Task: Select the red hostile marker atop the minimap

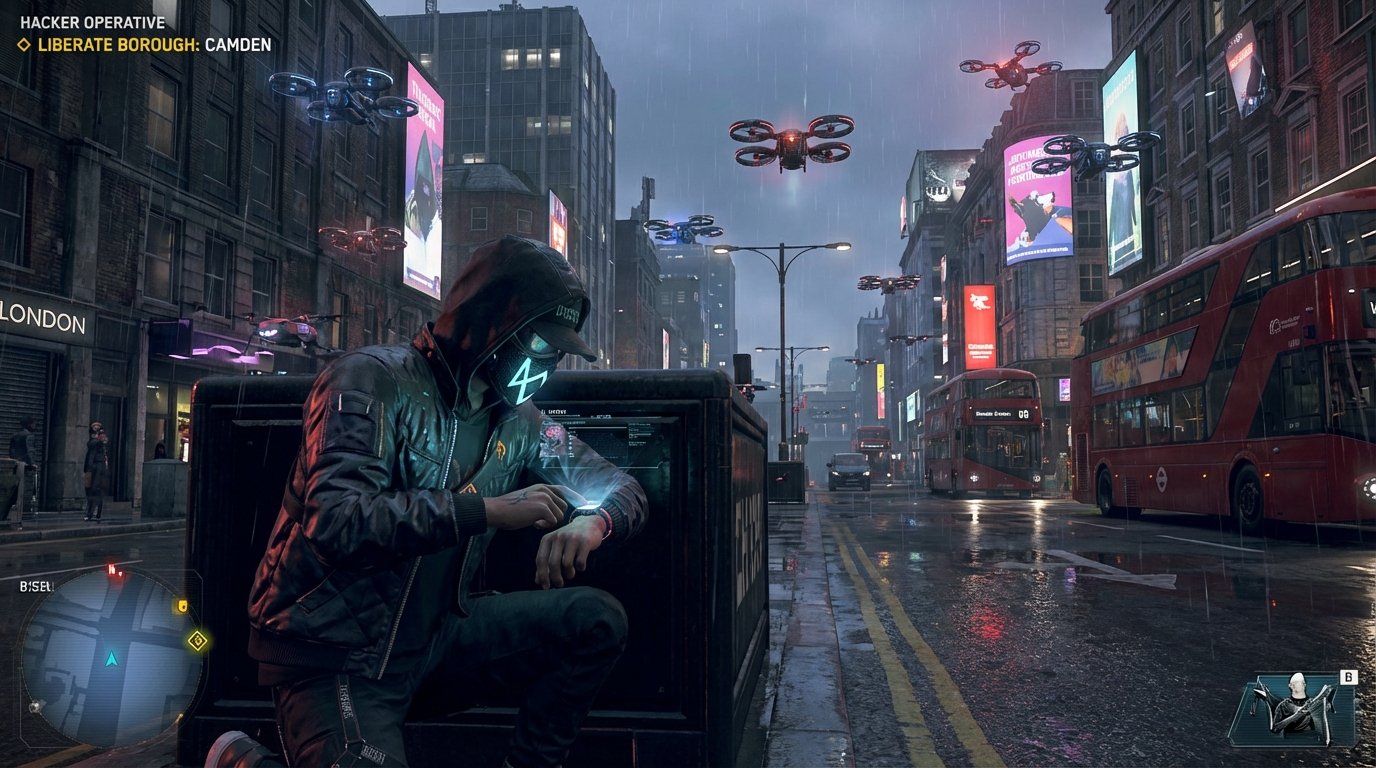Action: coord(112,567)
